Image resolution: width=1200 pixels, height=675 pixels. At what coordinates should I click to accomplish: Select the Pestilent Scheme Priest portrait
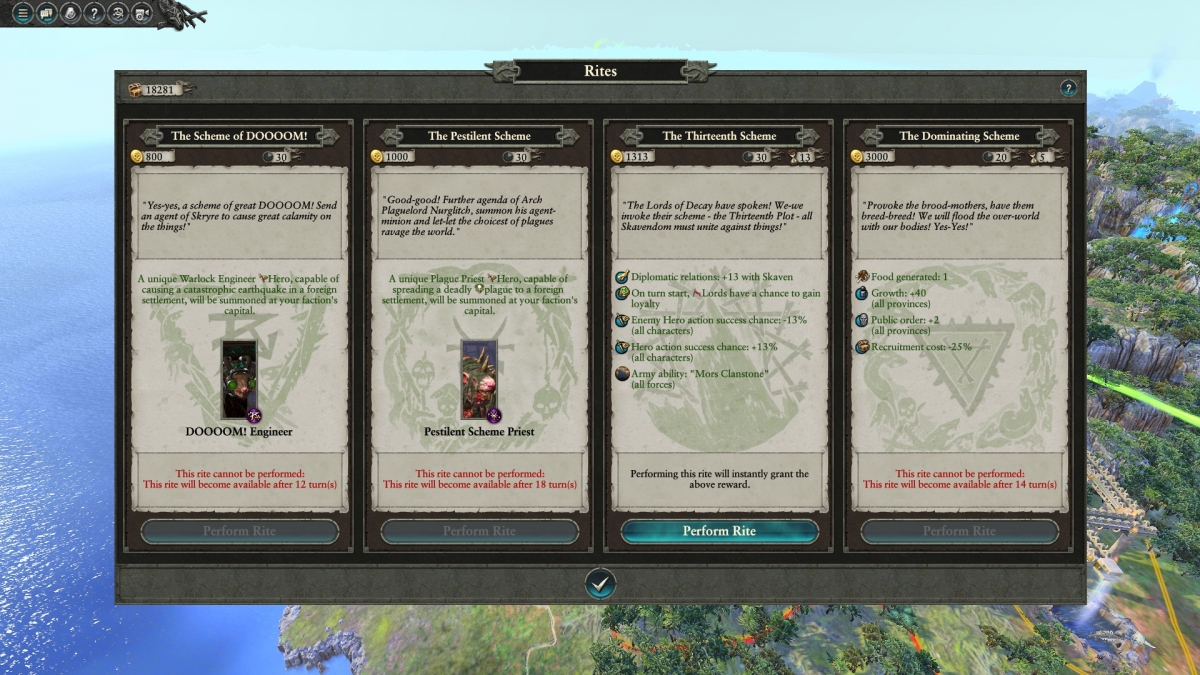479,380
